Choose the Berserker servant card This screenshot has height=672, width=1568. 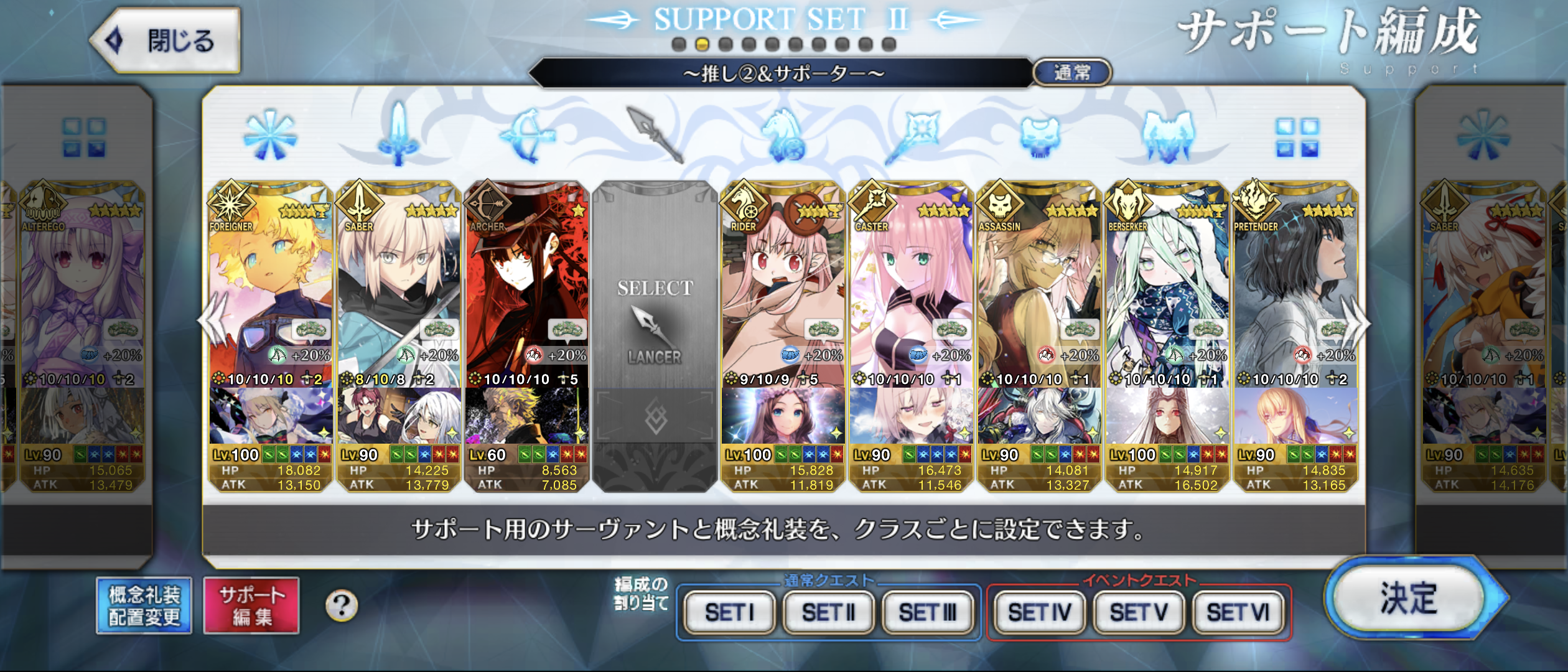[1167, 286]
